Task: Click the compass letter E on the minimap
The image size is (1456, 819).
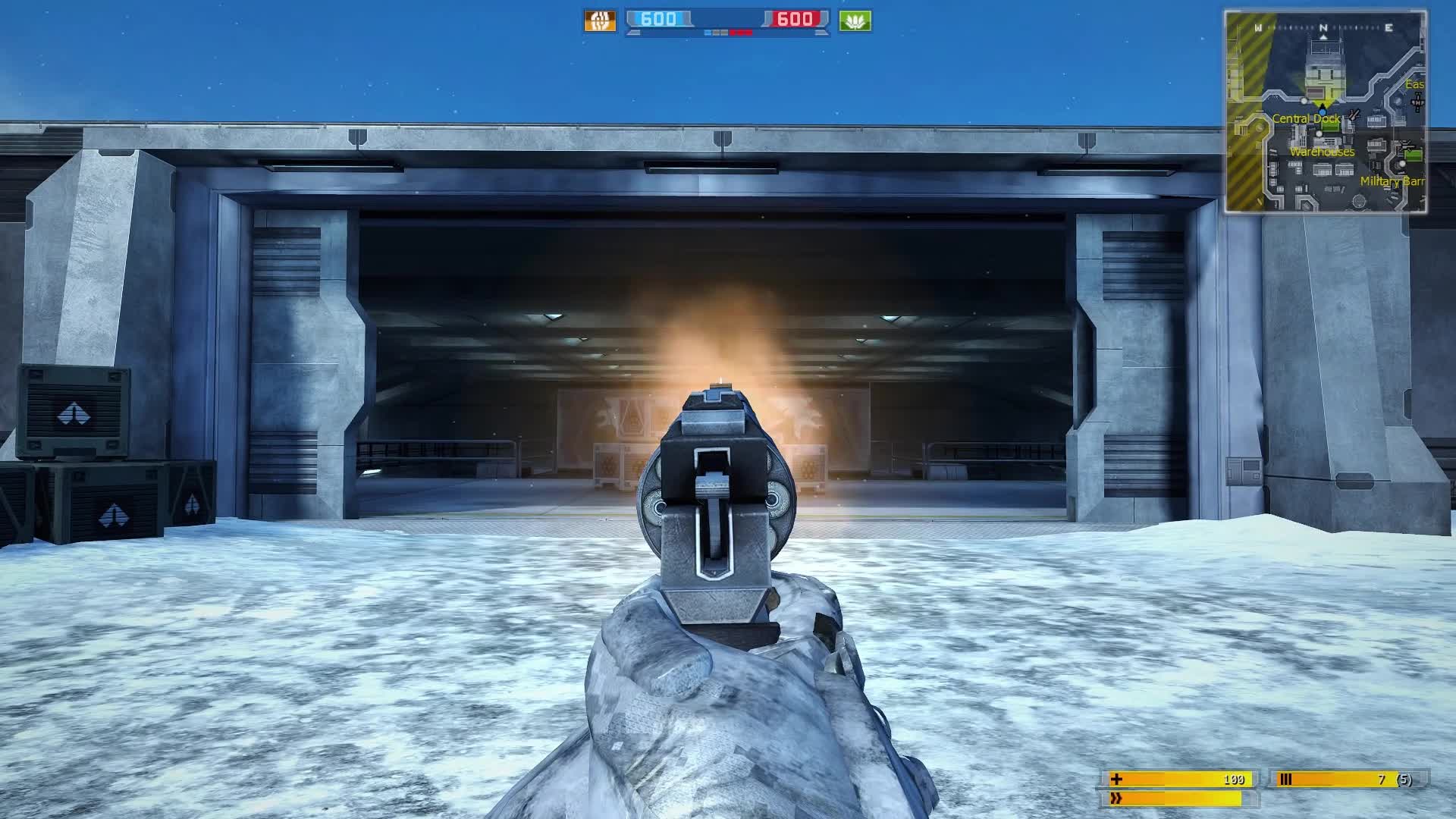Action: point(1389,27)
